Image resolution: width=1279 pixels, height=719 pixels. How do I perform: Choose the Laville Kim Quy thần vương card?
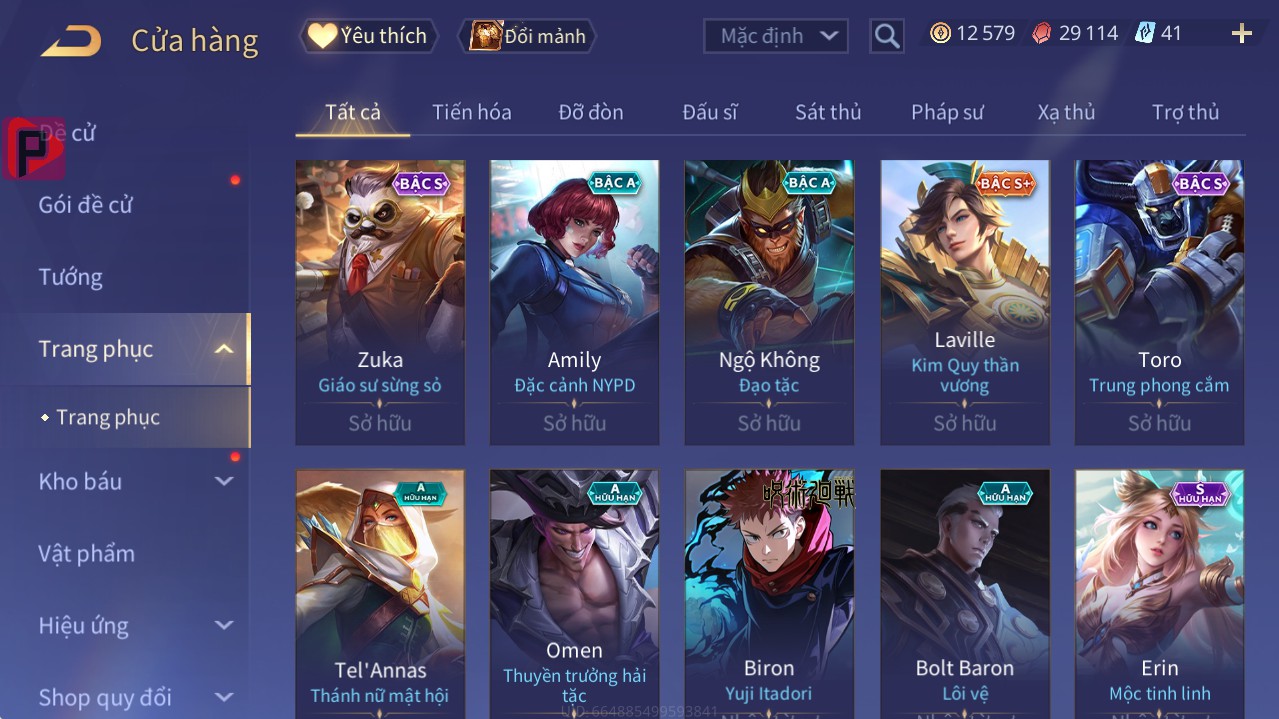[x=964, y=300]
